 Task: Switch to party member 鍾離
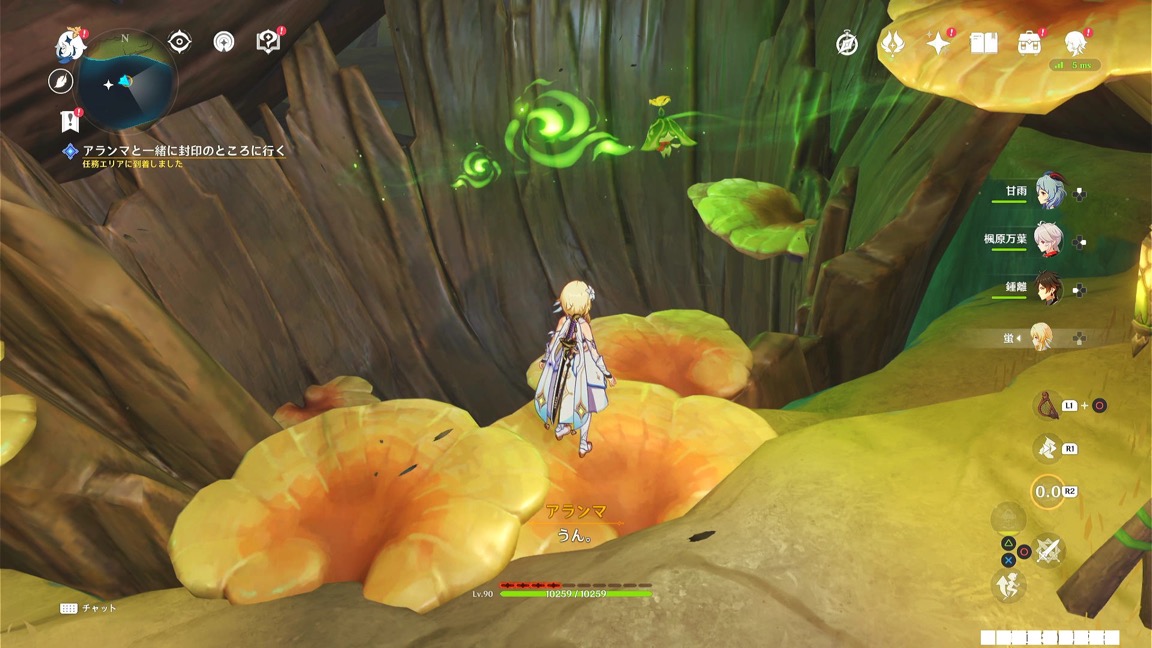pos(1049,288)
